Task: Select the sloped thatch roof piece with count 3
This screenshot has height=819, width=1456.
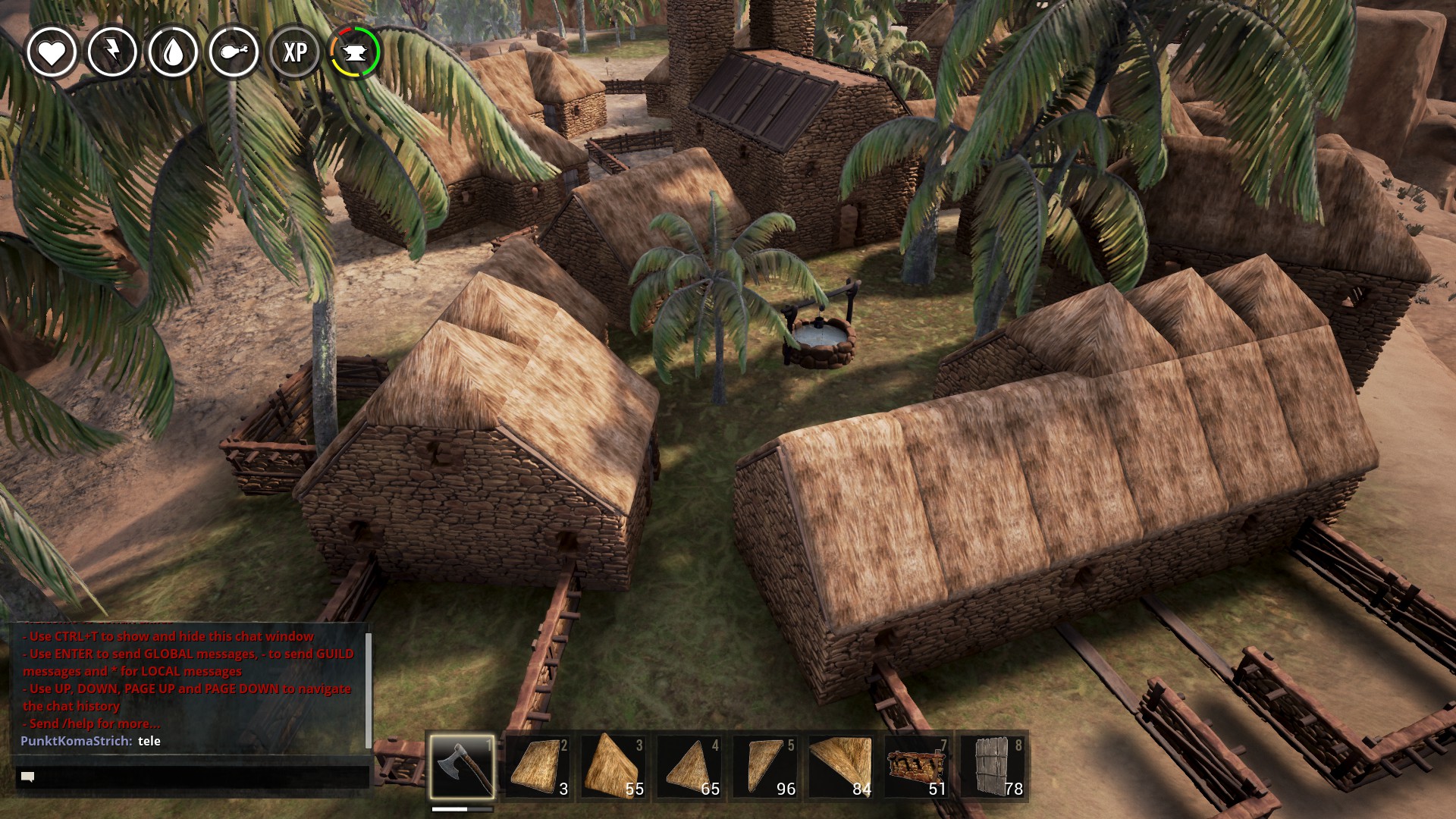Action: coord(538,766)
